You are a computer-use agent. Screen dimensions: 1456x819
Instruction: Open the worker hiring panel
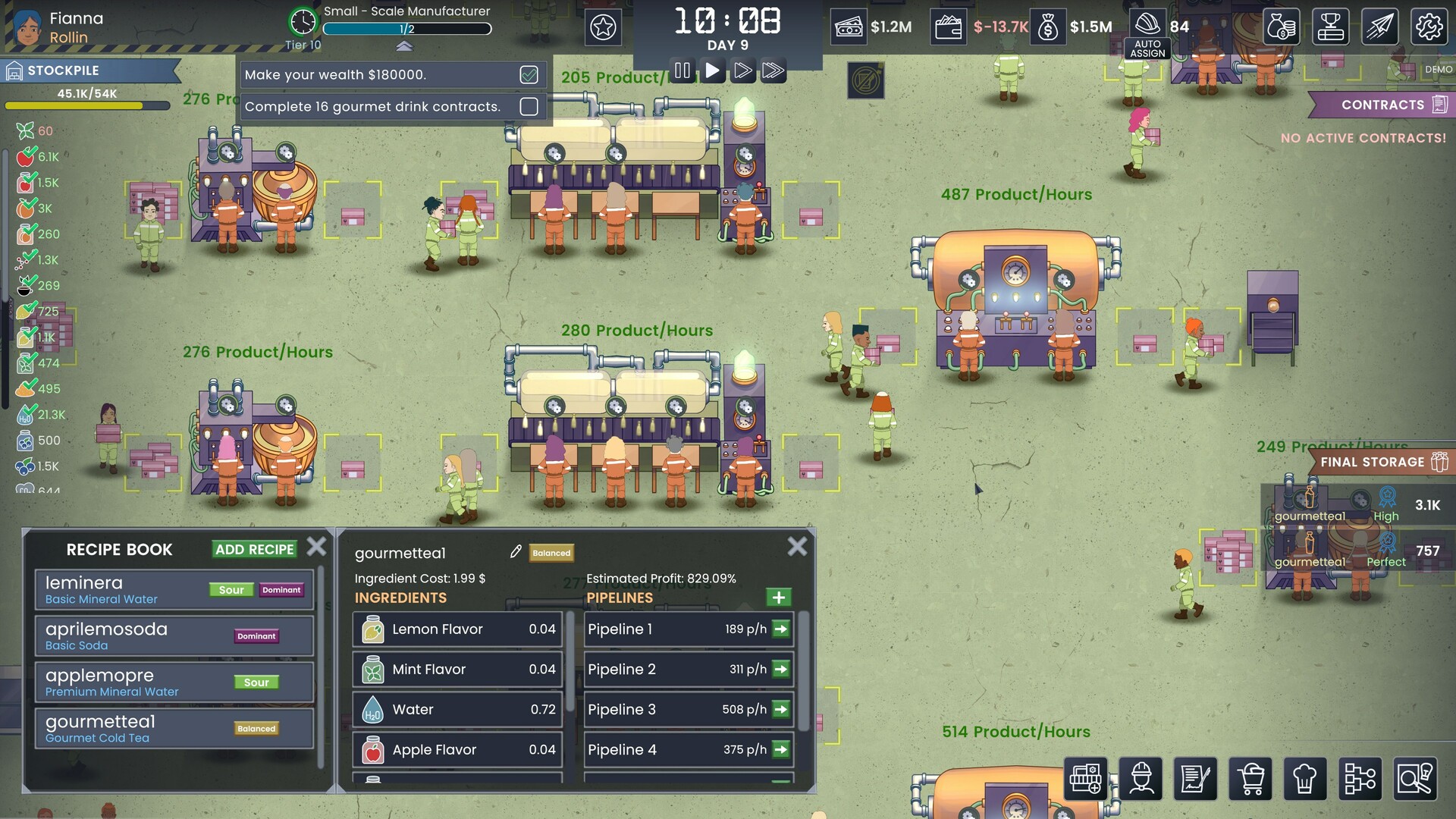pos(1141,778)
